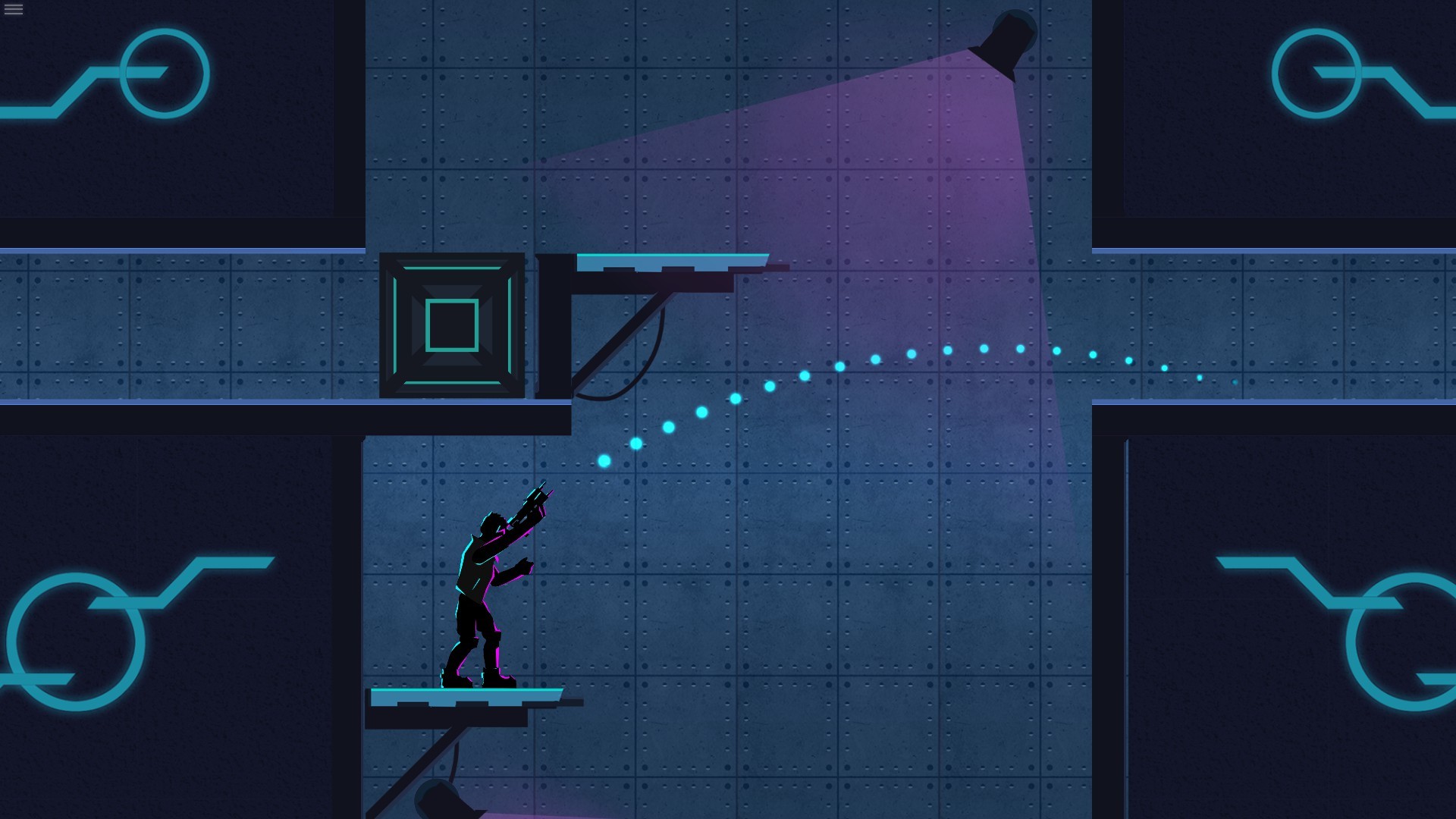1456x819 pixels.
Task: Toggle the vent's inner square hatch
Action: pyautogui.click(x=453, y=326)
